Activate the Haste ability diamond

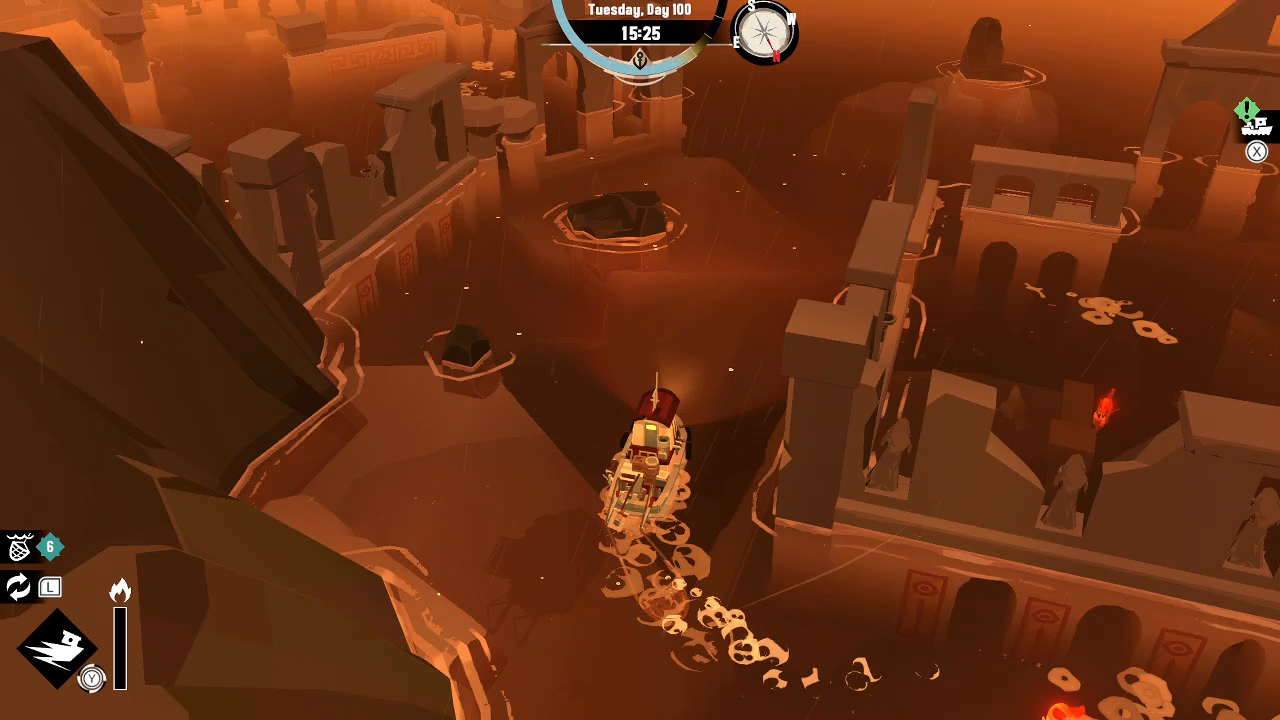point(57,649)
